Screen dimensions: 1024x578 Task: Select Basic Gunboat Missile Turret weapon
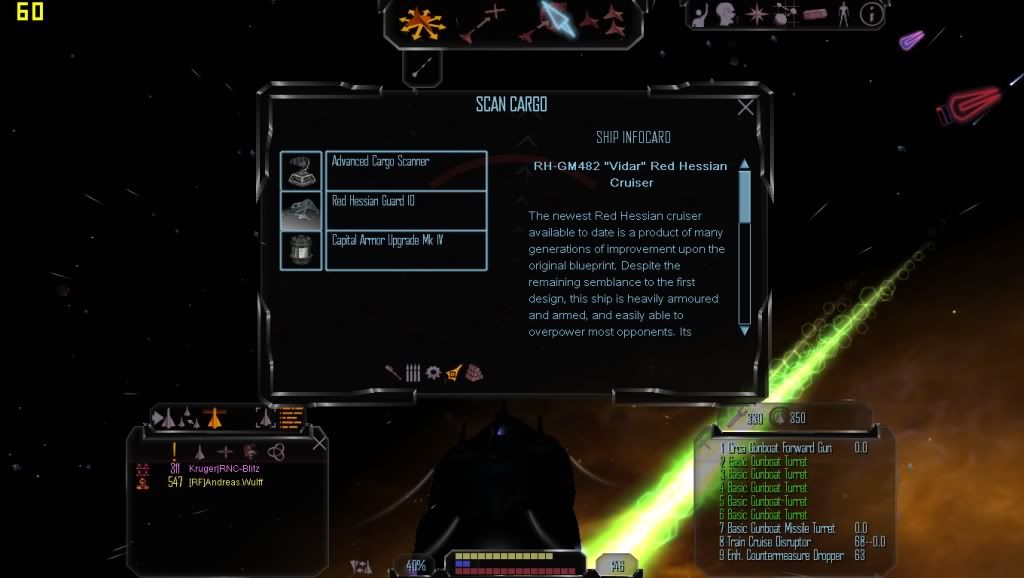(x=782, y=528)
